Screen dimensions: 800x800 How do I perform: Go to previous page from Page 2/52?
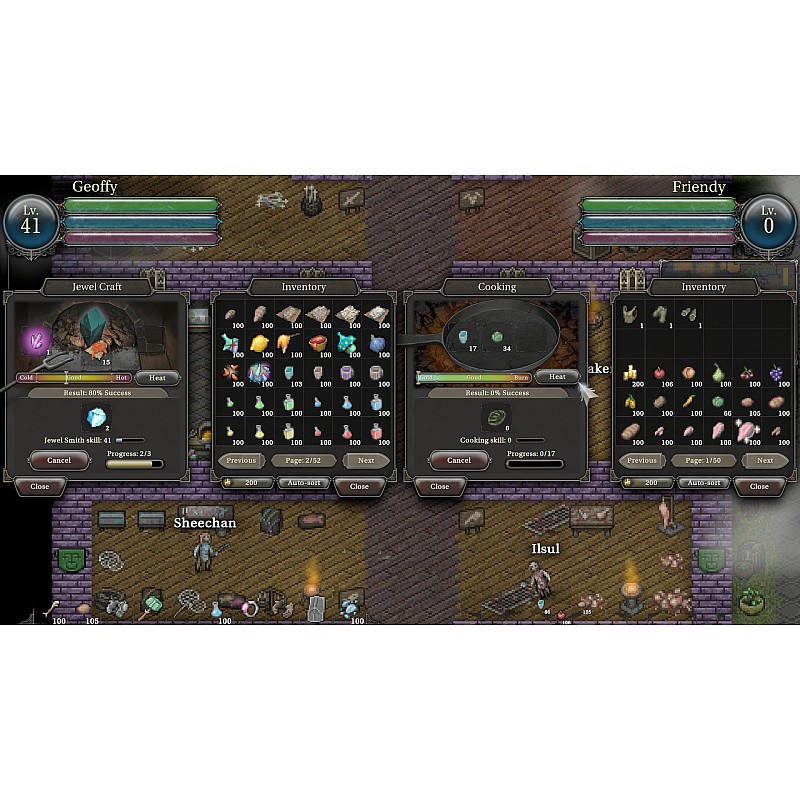[241, 461]
